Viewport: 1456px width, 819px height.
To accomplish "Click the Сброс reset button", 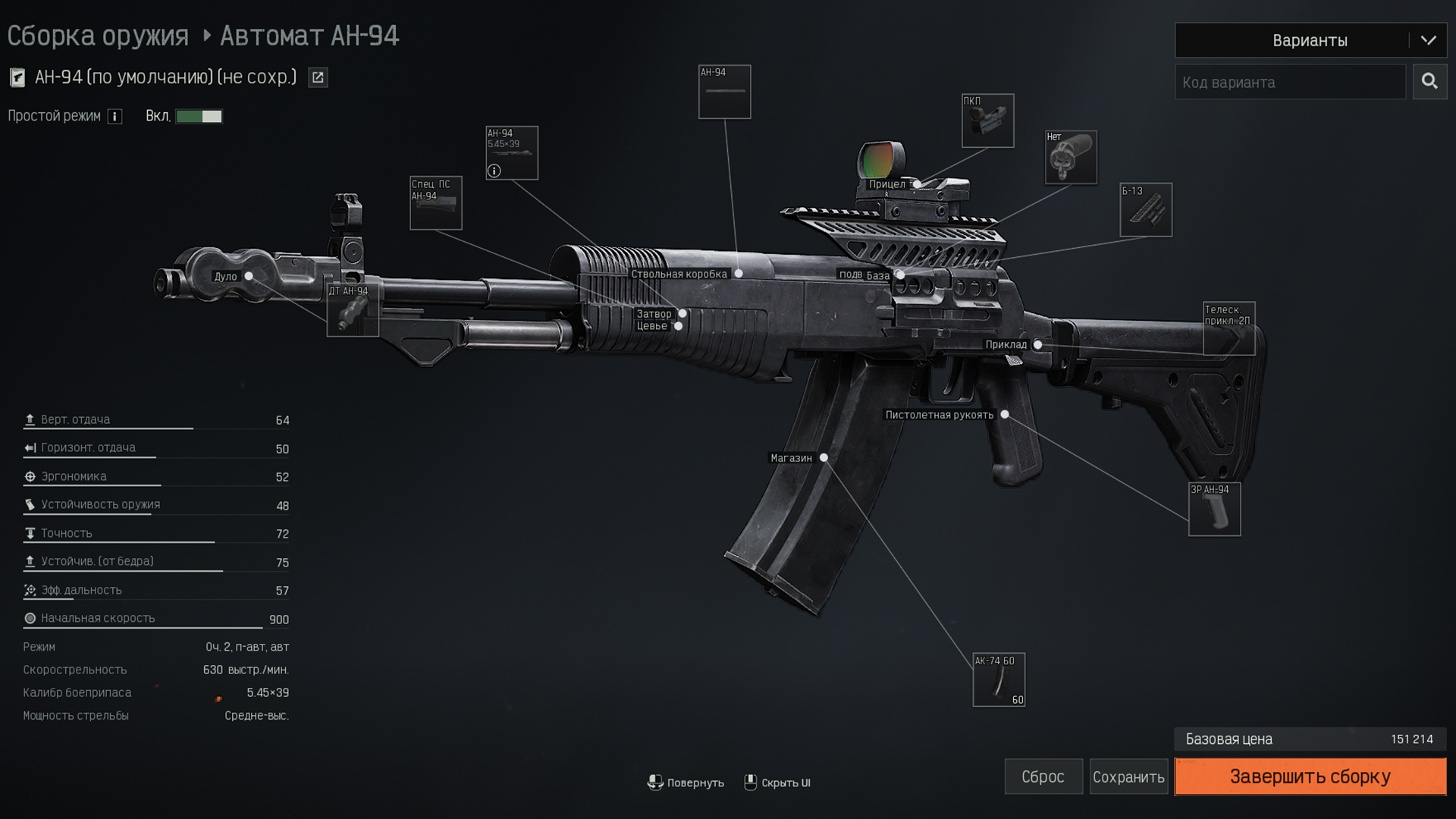I will click(1043, 777).
